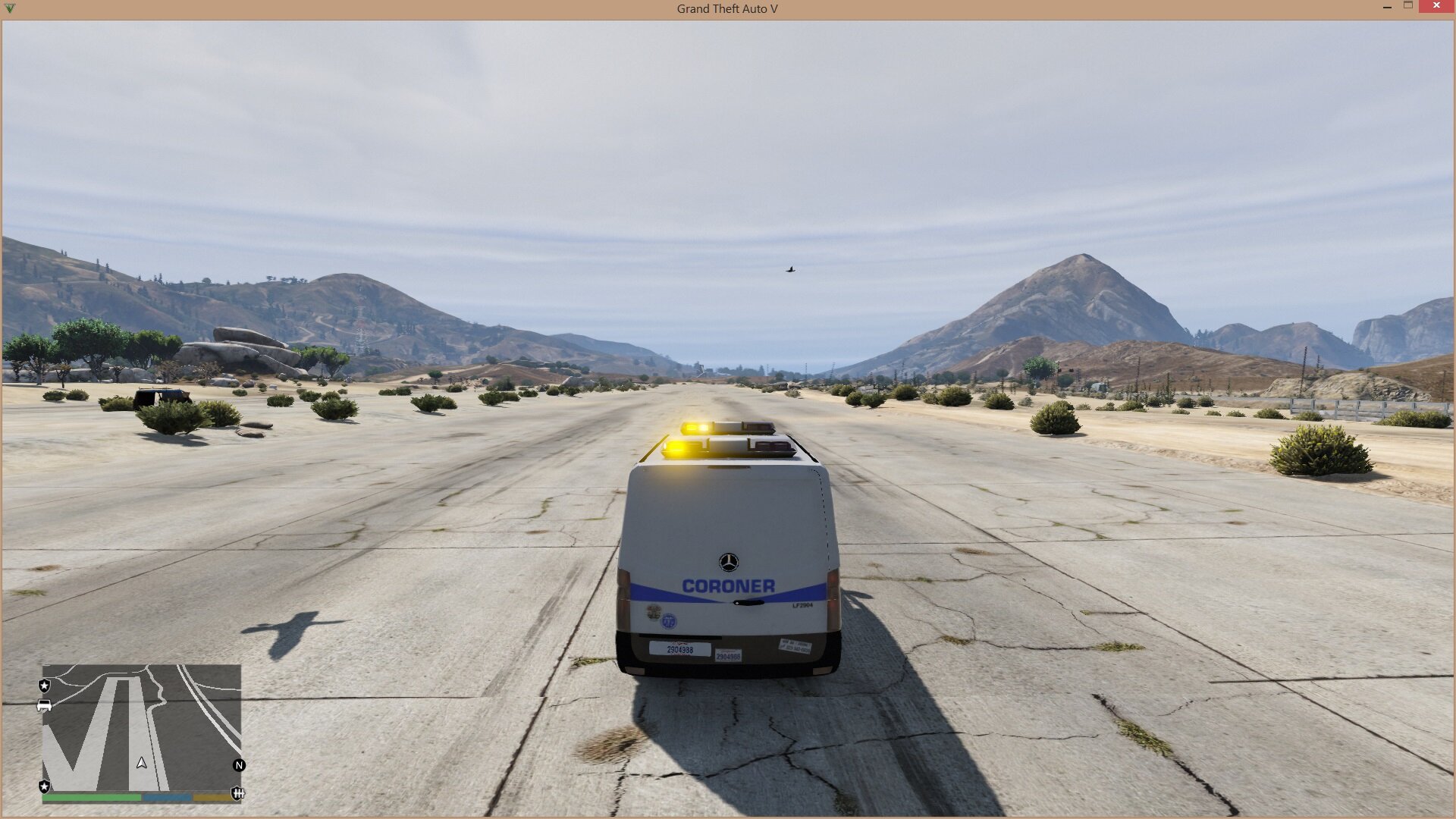Click the north compass marker
The height and width of the screenshot is (819, 1456).
[239, 765]
